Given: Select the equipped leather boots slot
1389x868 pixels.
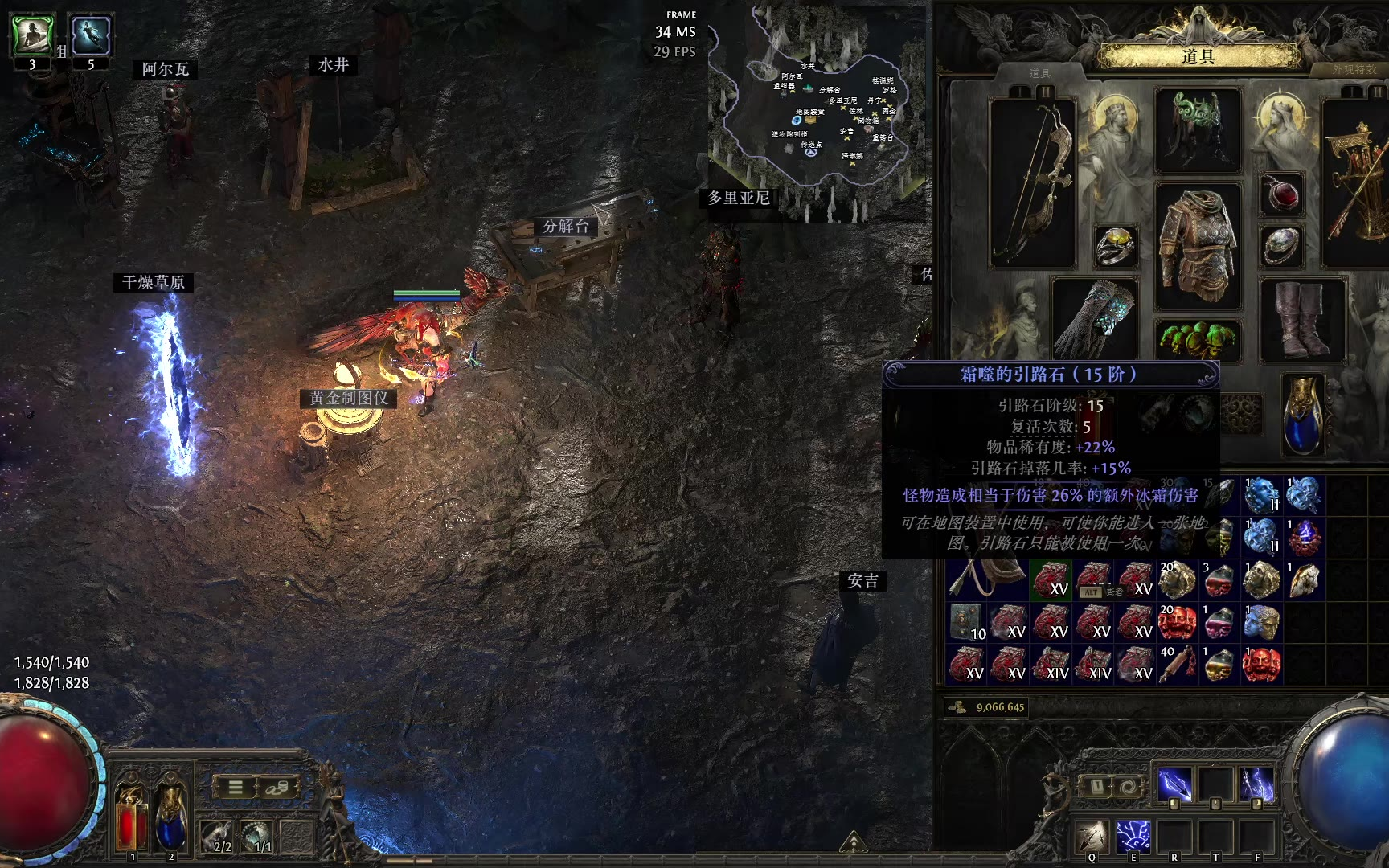Looking at the screenshot, I should (x=1301, y=318).
